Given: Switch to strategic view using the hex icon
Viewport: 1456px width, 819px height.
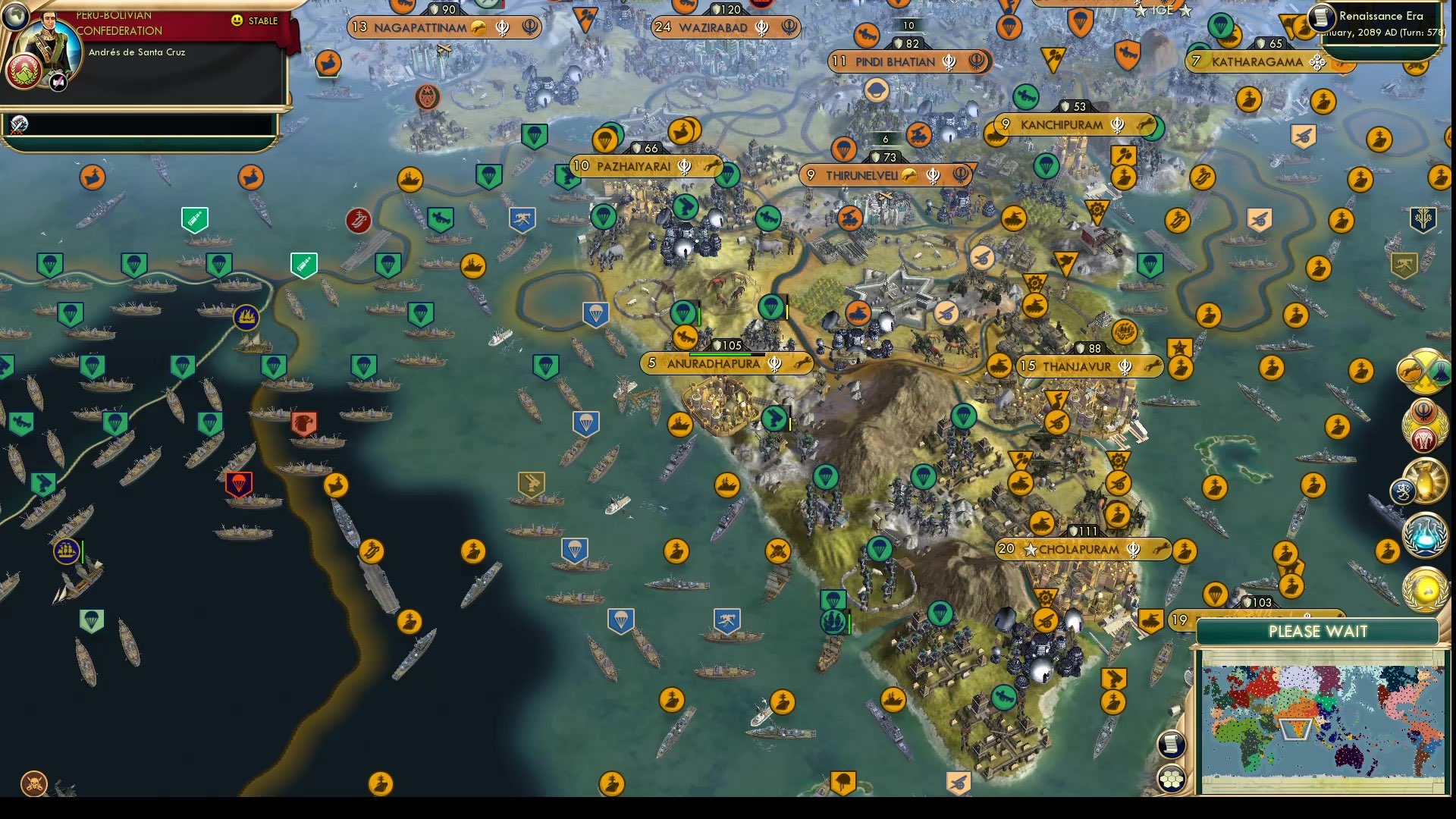Looking at the screenshot, I should [1172, 778].
